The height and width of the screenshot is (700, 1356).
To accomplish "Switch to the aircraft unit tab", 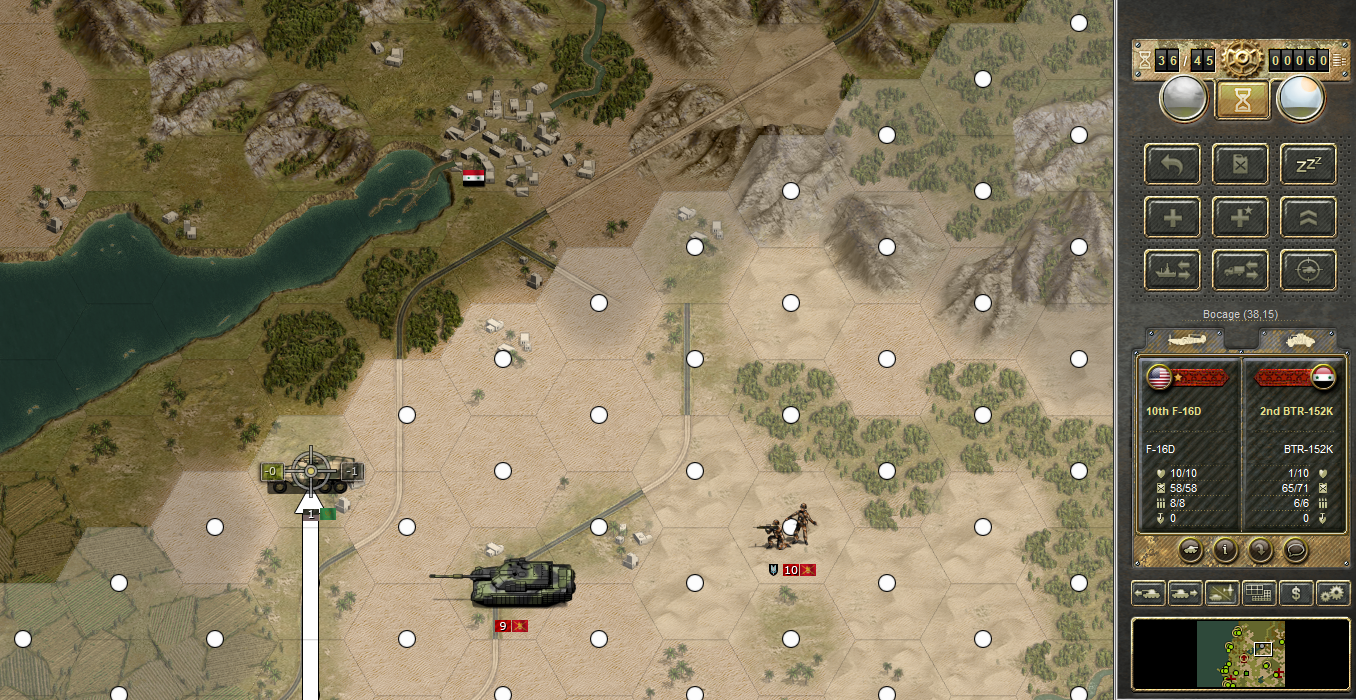I will (x=1189, y=340).
